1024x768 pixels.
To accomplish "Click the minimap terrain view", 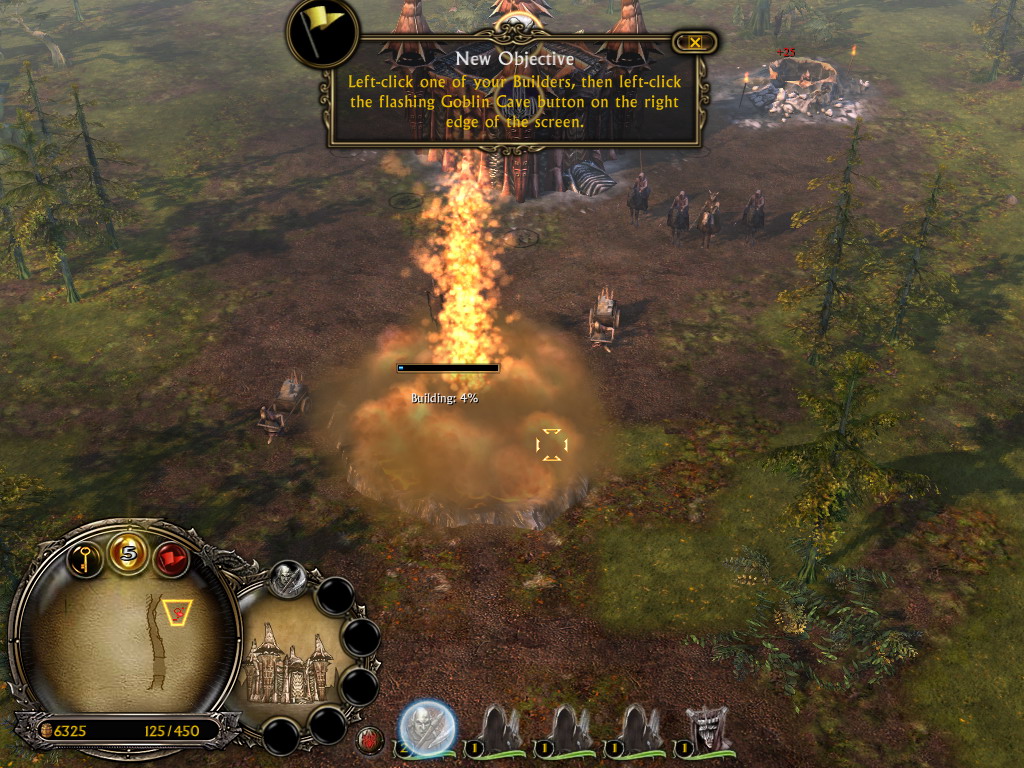I will point(125,639).
